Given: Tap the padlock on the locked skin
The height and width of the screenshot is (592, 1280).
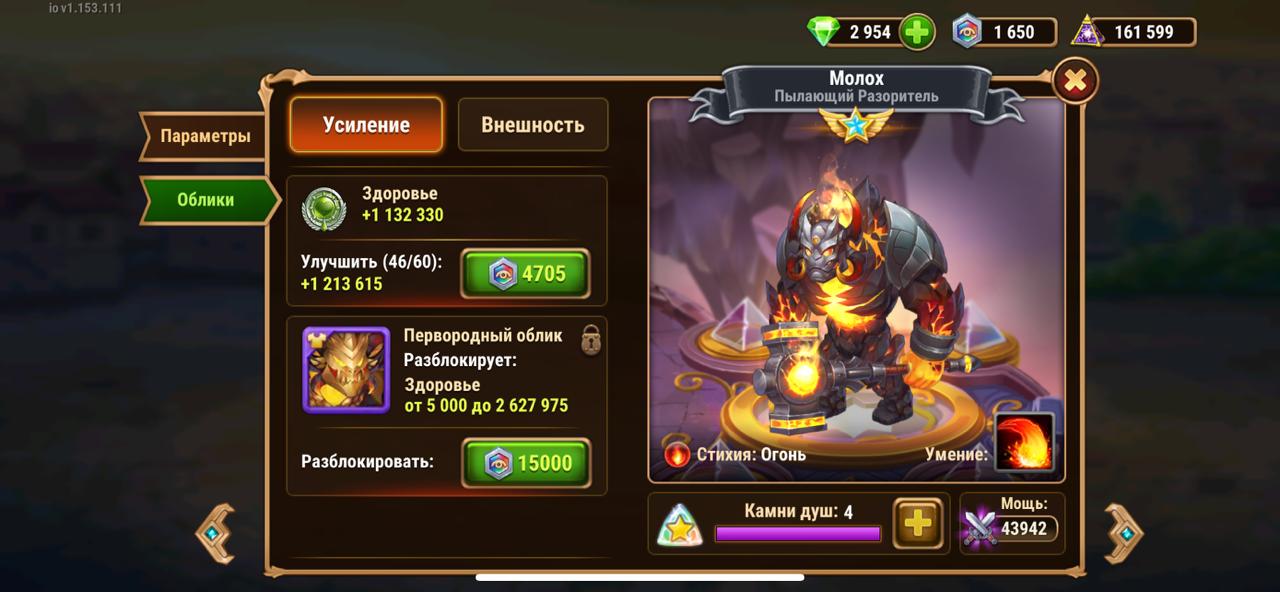Looking at the screenshot, I should (x=591, y=339).
